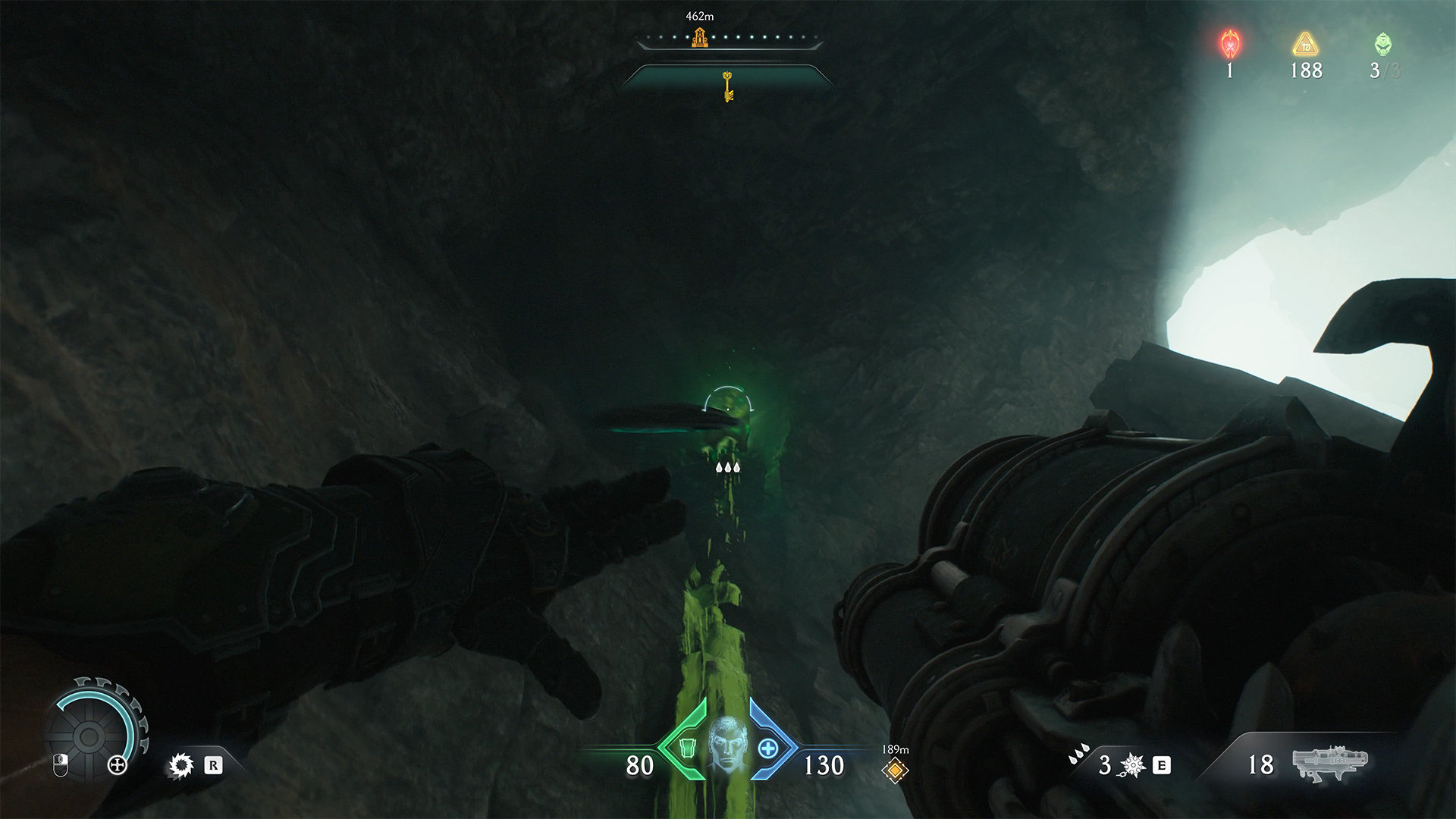Select the shield saw ability icon
This screenshot has height=819, width=1456.
180,765
